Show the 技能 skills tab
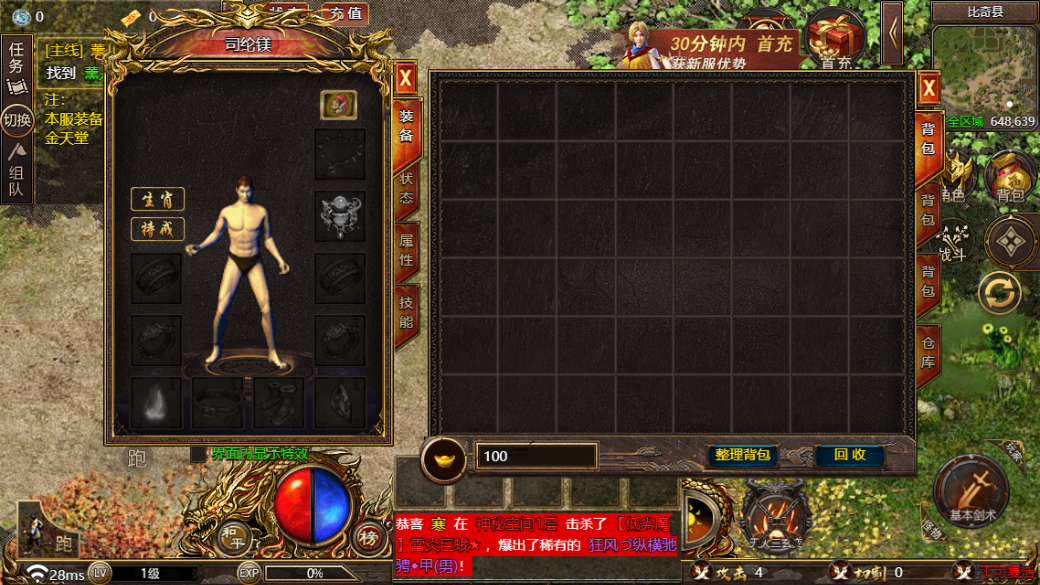Screen dimensions: 1040x585 (406, 312)
